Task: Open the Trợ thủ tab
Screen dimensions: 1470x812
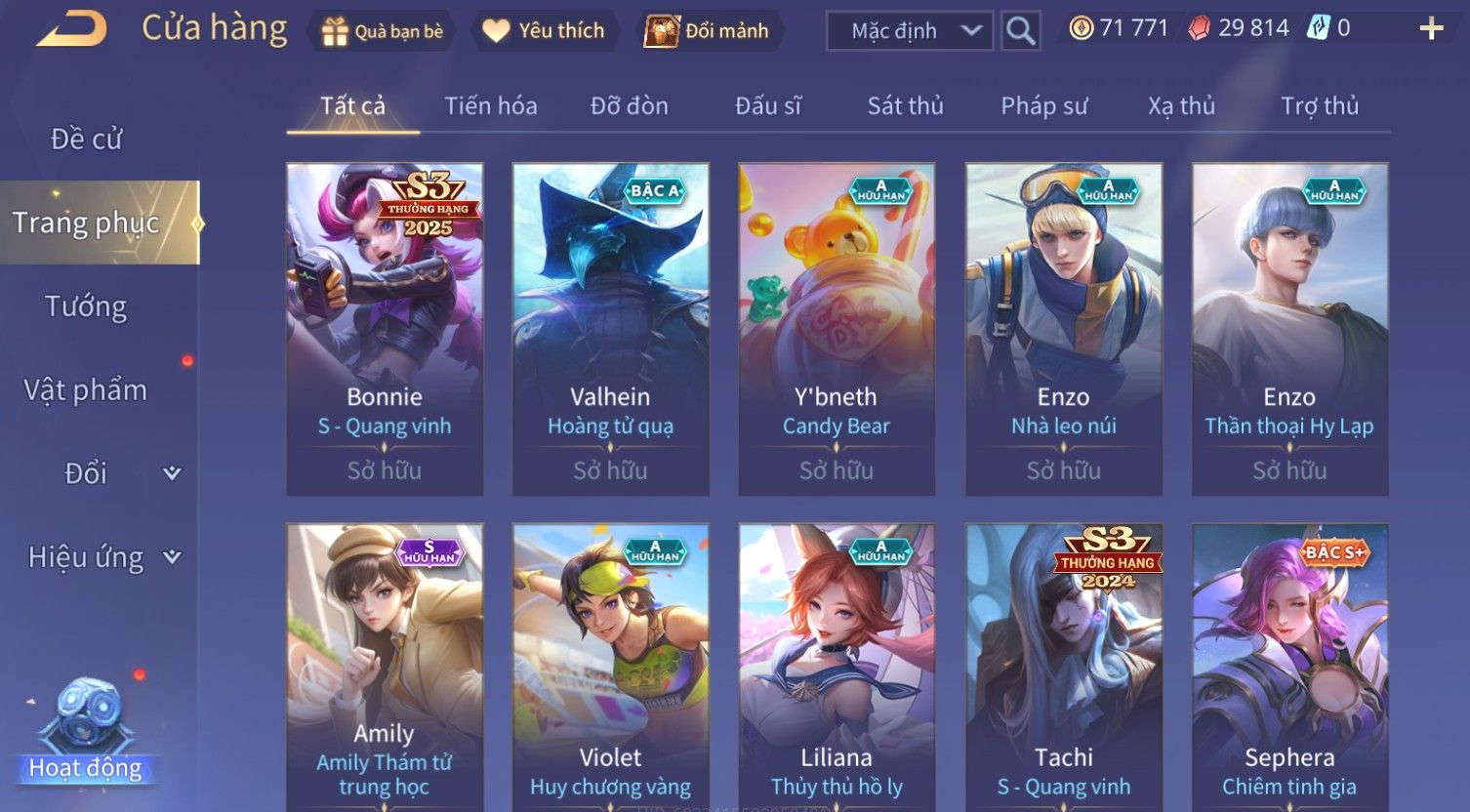Action: coord(1319,105)
